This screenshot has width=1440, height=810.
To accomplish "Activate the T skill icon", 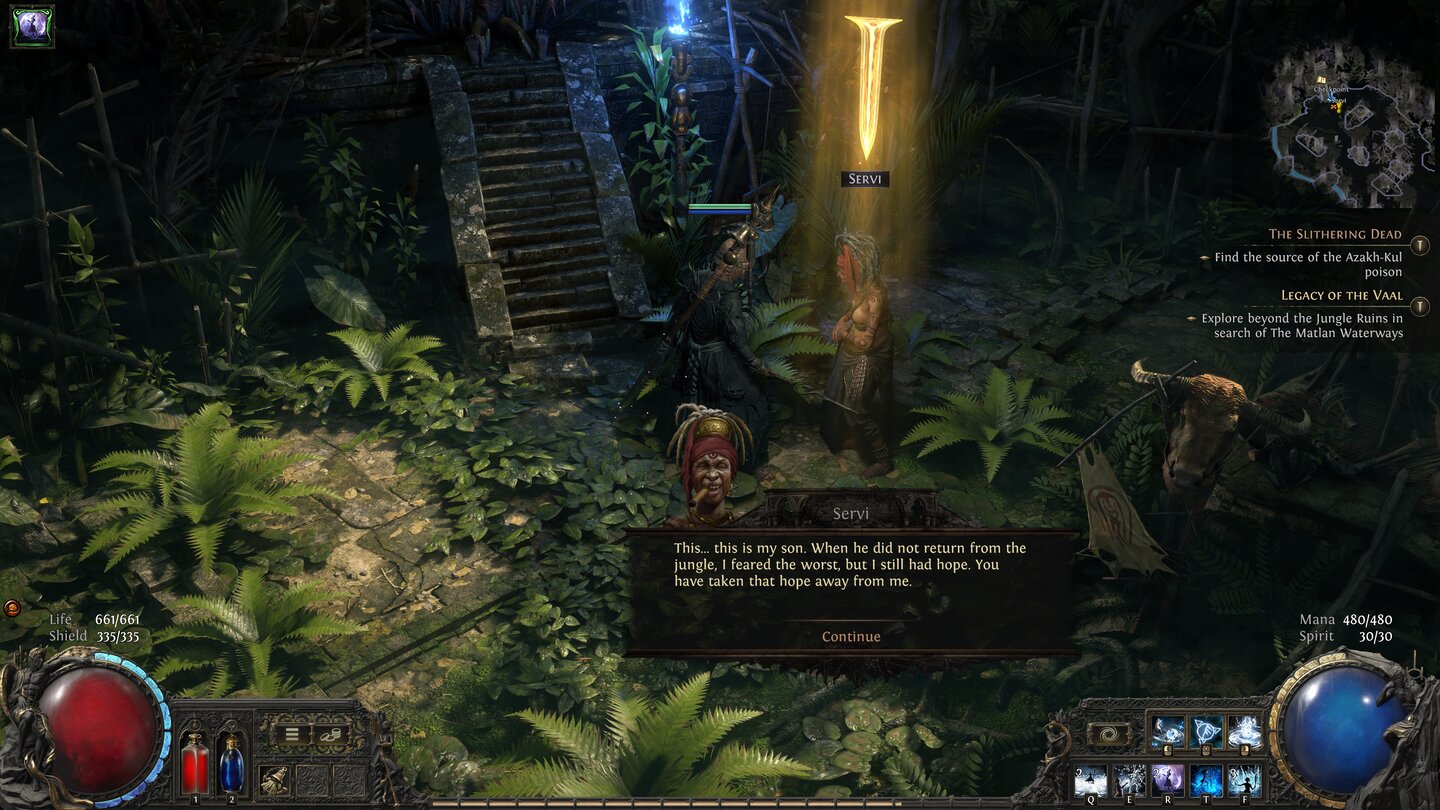I will coord(1206,778).
